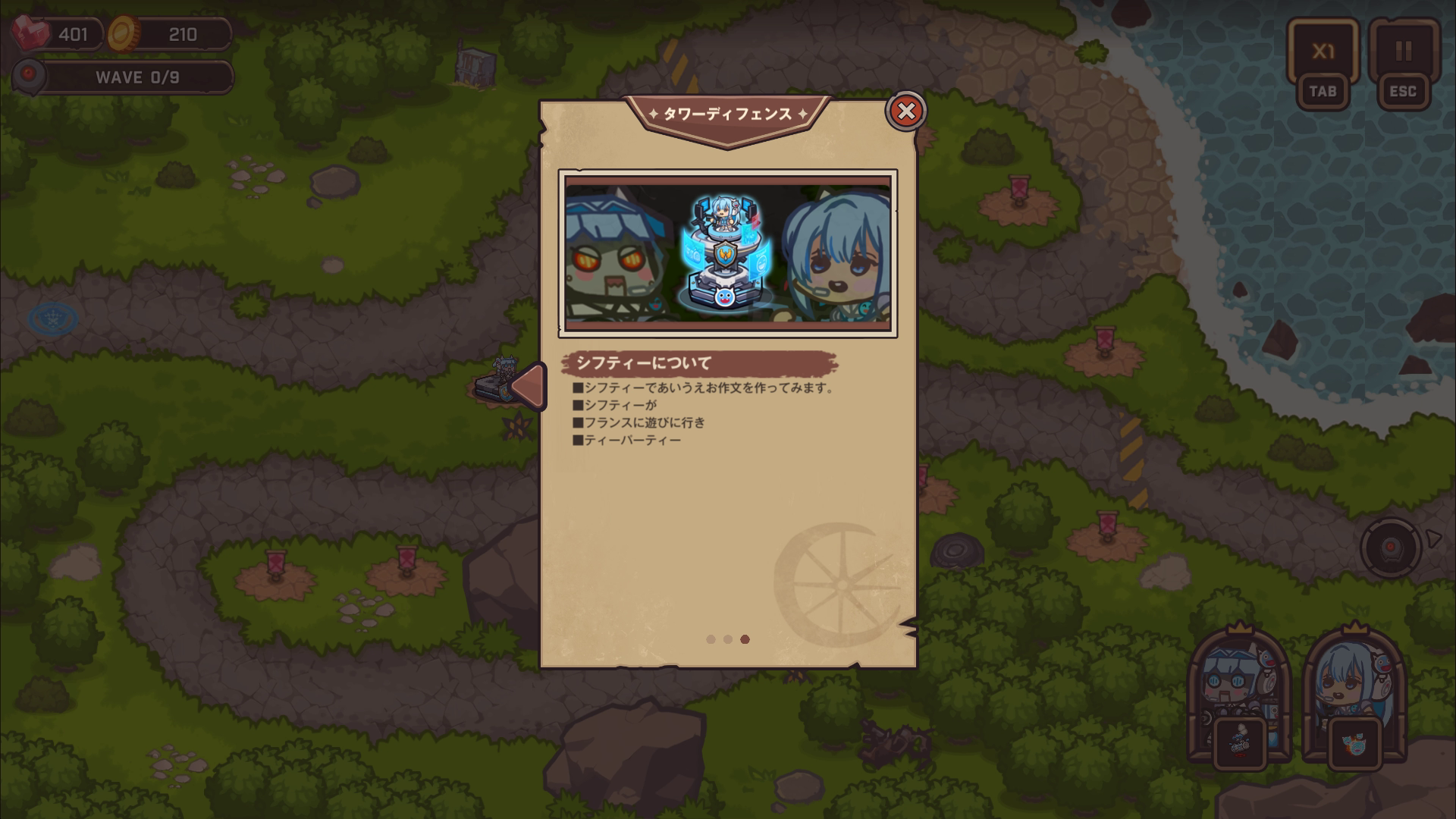The image size is (1456, 819).
Task: Select the blue-haired headset character portrait
Action: click(1353, 682)
